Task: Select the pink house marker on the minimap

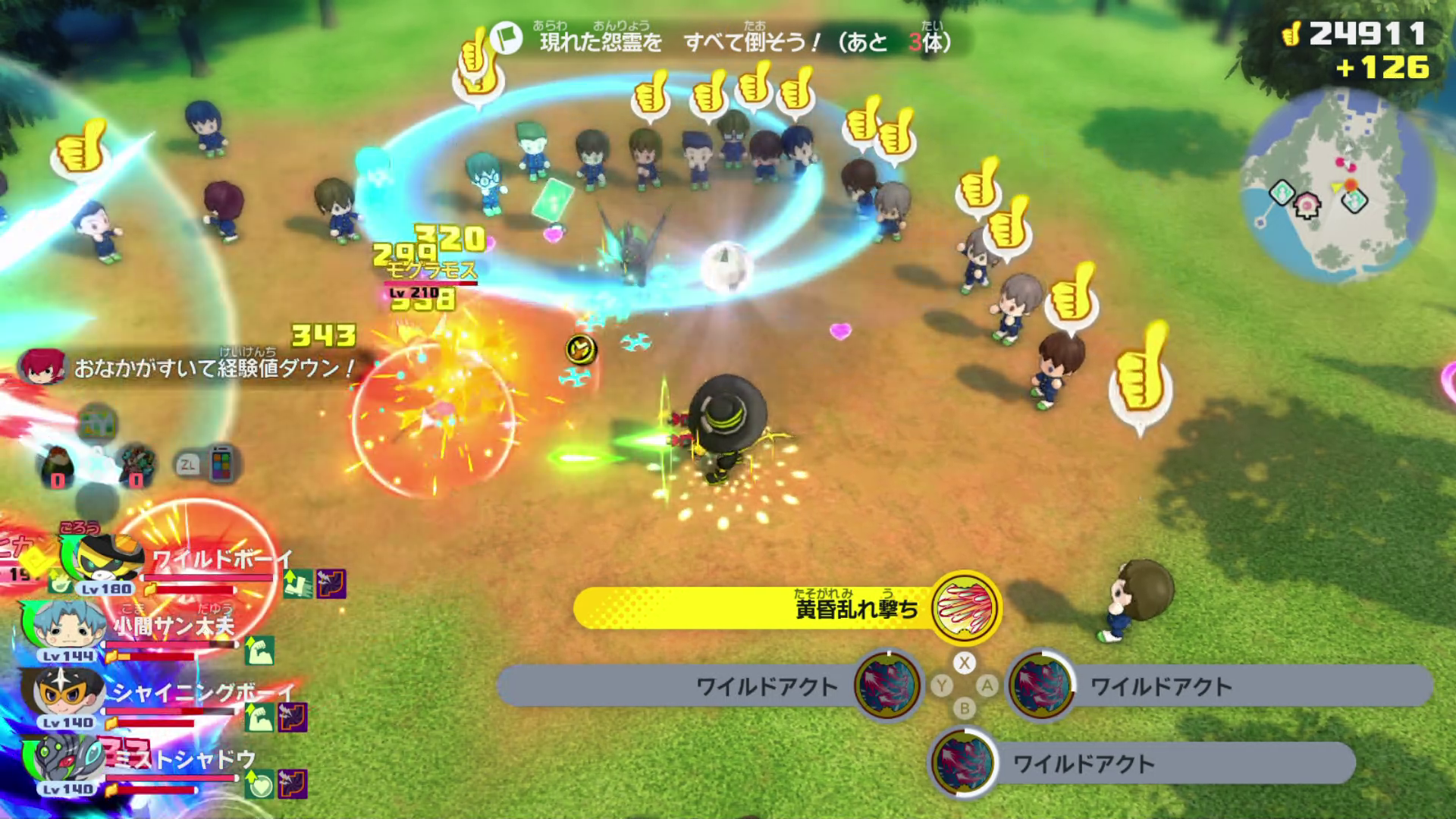Action: (x=1307, y=203)
